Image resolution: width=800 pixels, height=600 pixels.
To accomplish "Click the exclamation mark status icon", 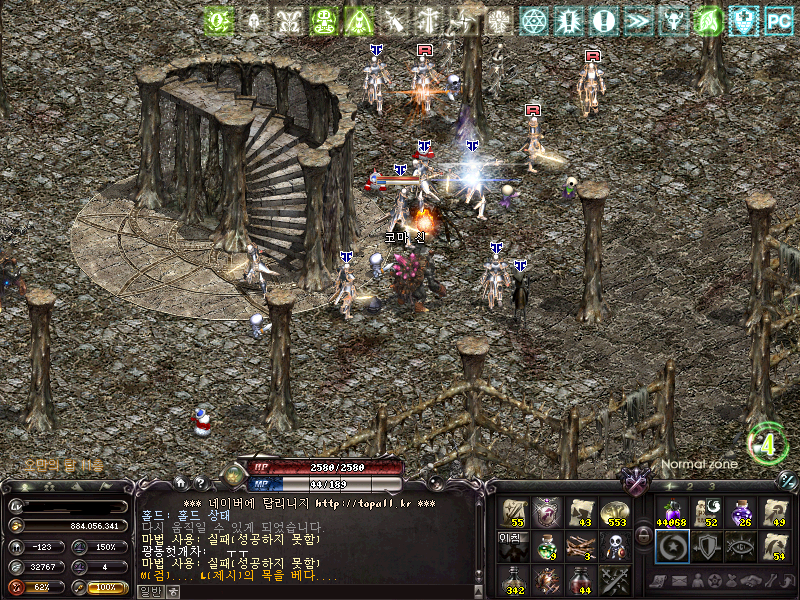I will (602, 20).
